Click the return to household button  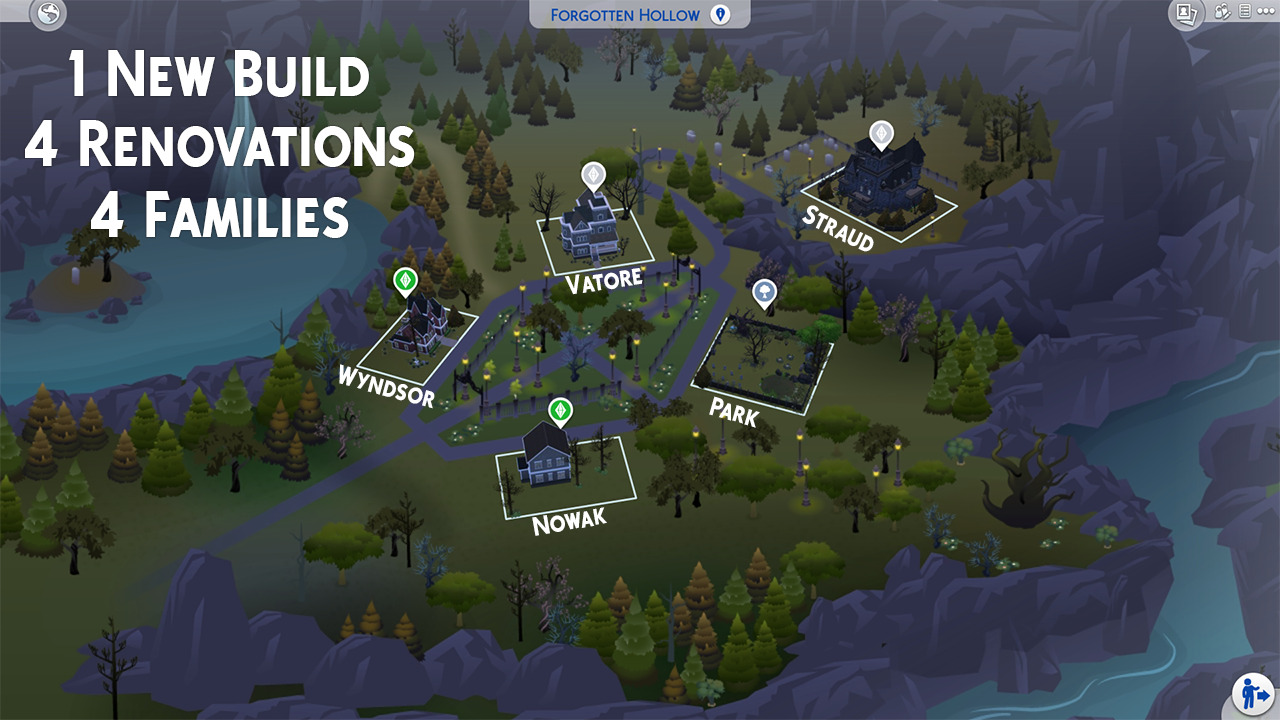click(1251, 692)
